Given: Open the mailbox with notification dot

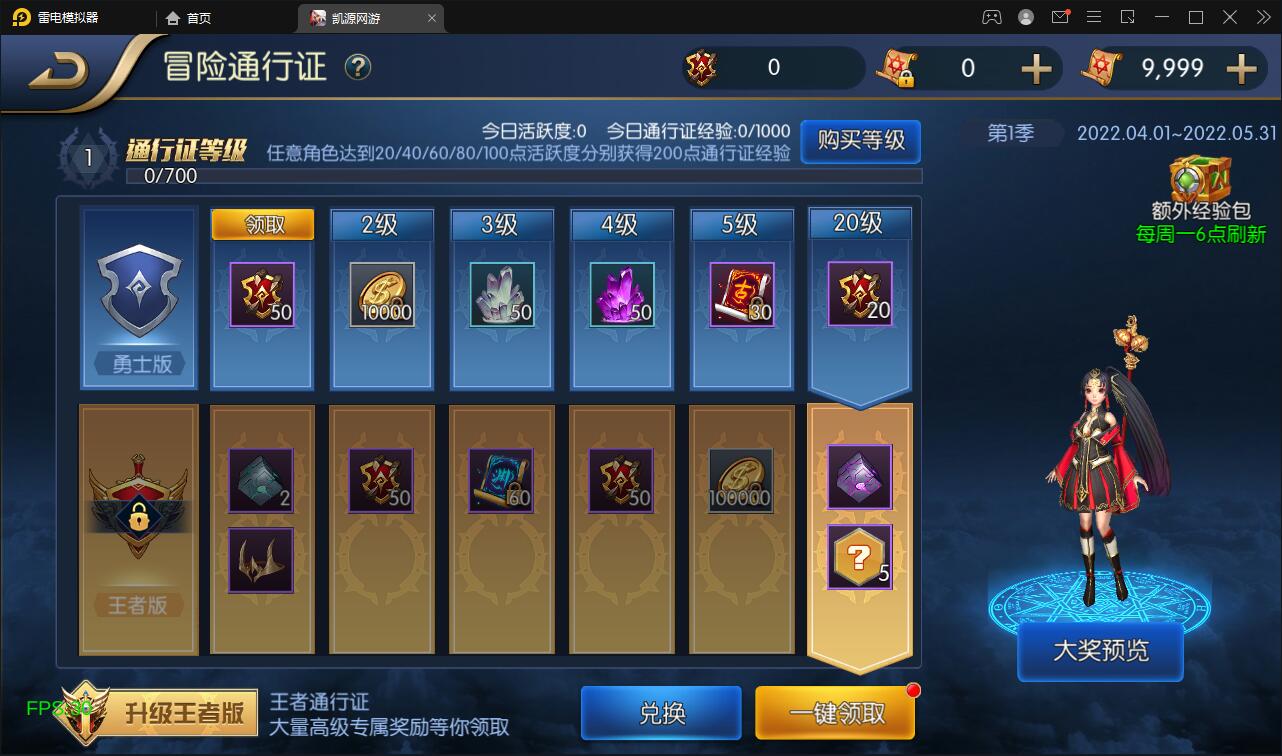Looking at the screenshot, I should [x=1062, y=17].
